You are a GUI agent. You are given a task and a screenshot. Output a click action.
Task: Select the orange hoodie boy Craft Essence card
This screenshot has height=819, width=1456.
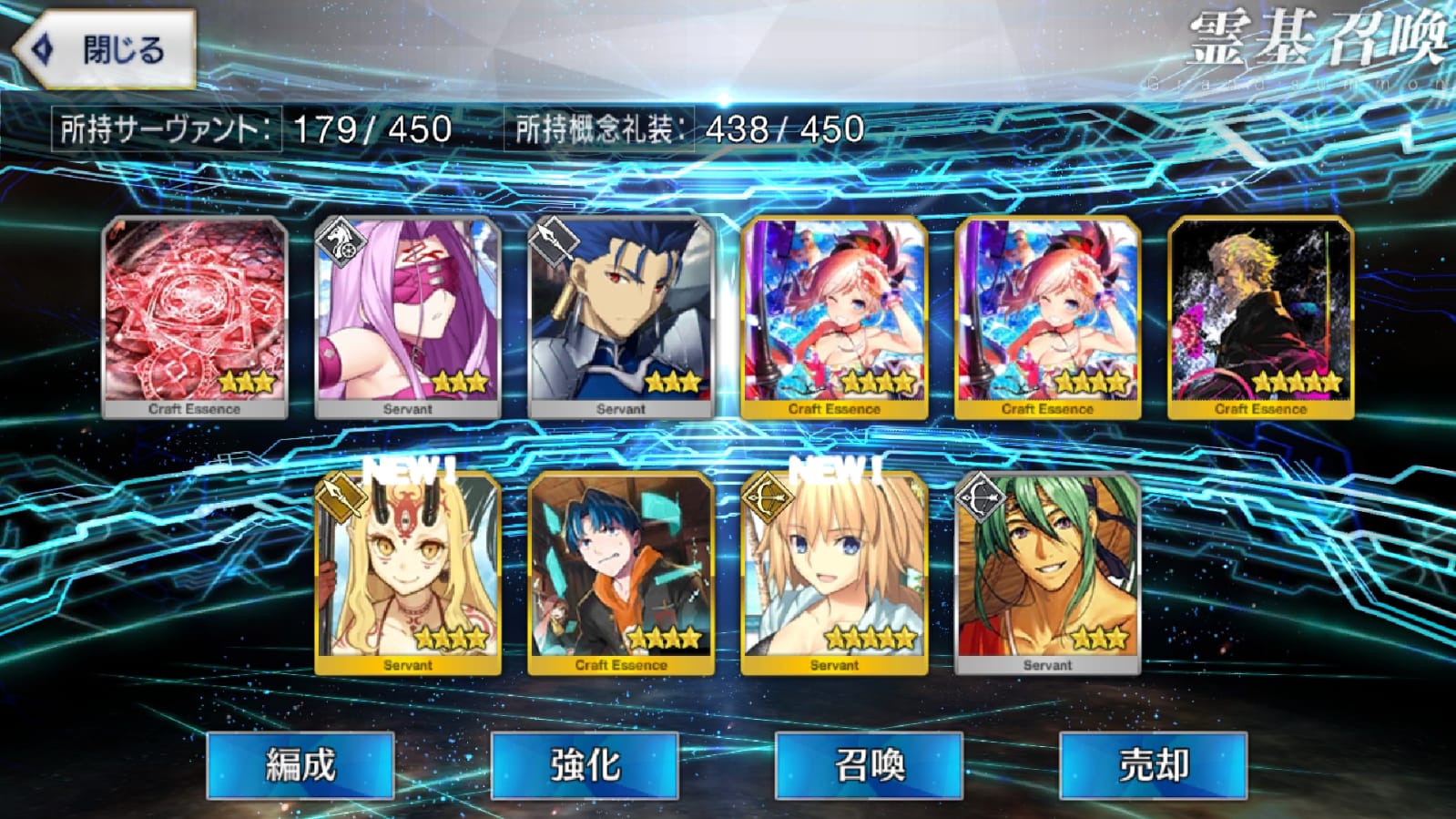[621, 574]
